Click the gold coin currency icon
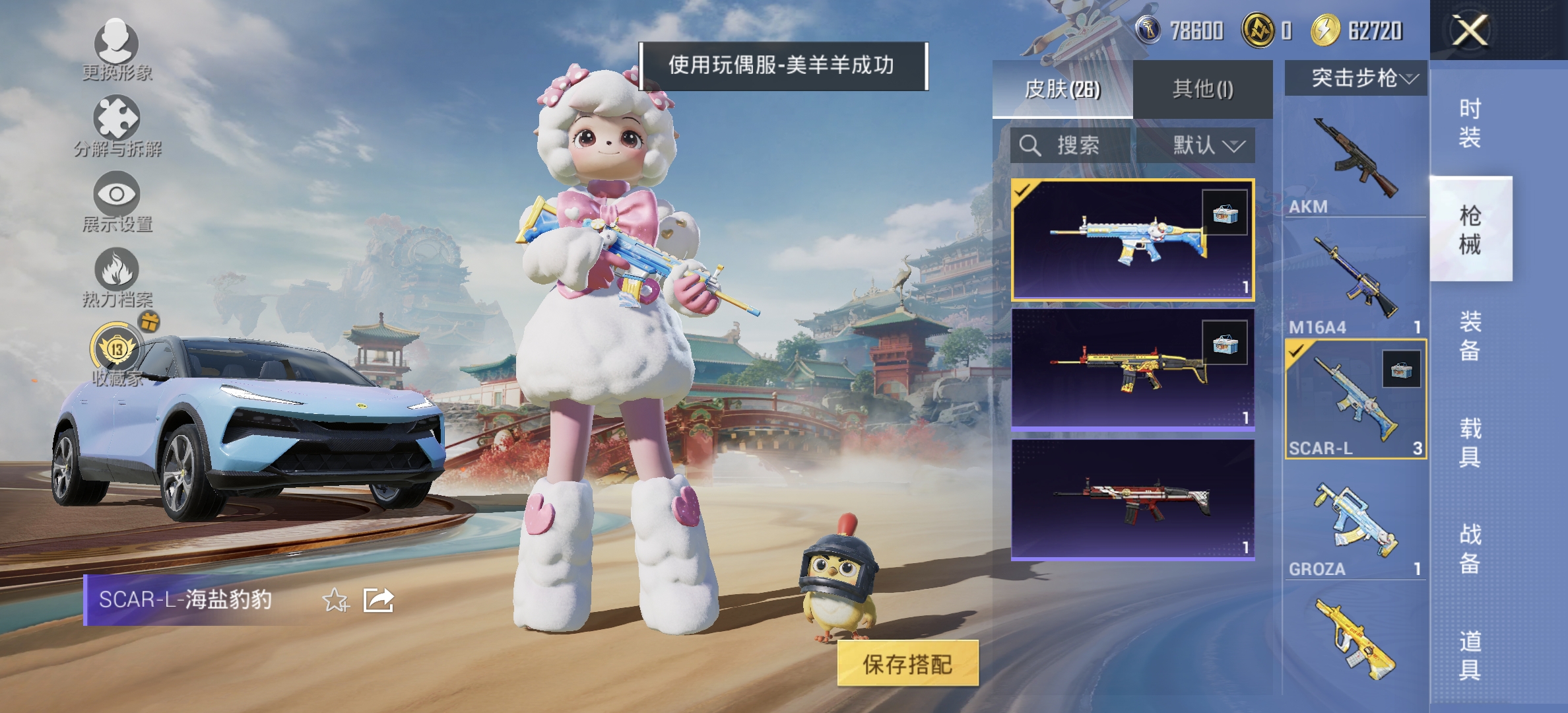The width and height of the screenshot is (1568, 713). coord(1259,28)
